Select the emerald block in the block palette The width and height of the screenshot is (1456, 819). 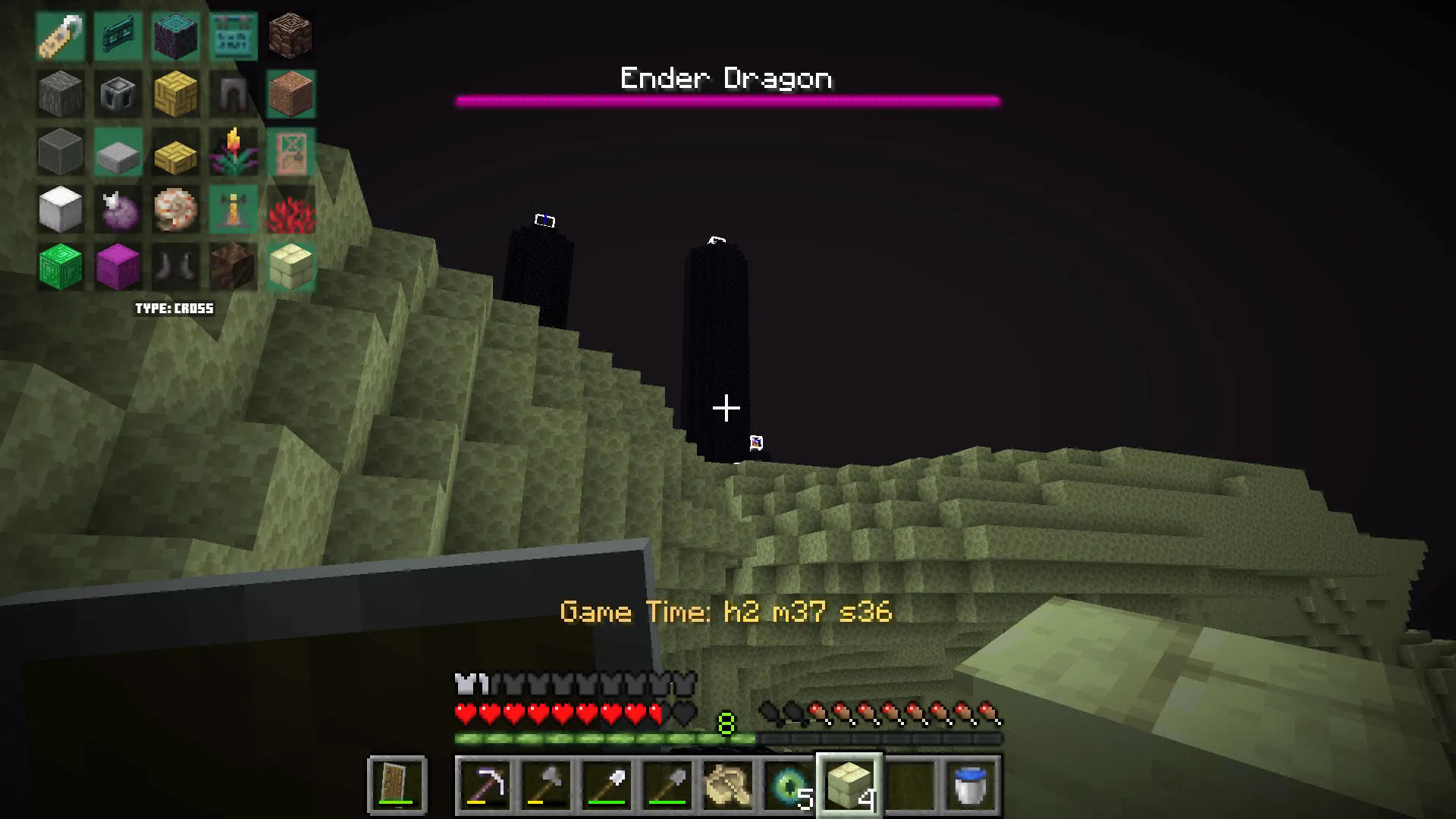point(60,267)
